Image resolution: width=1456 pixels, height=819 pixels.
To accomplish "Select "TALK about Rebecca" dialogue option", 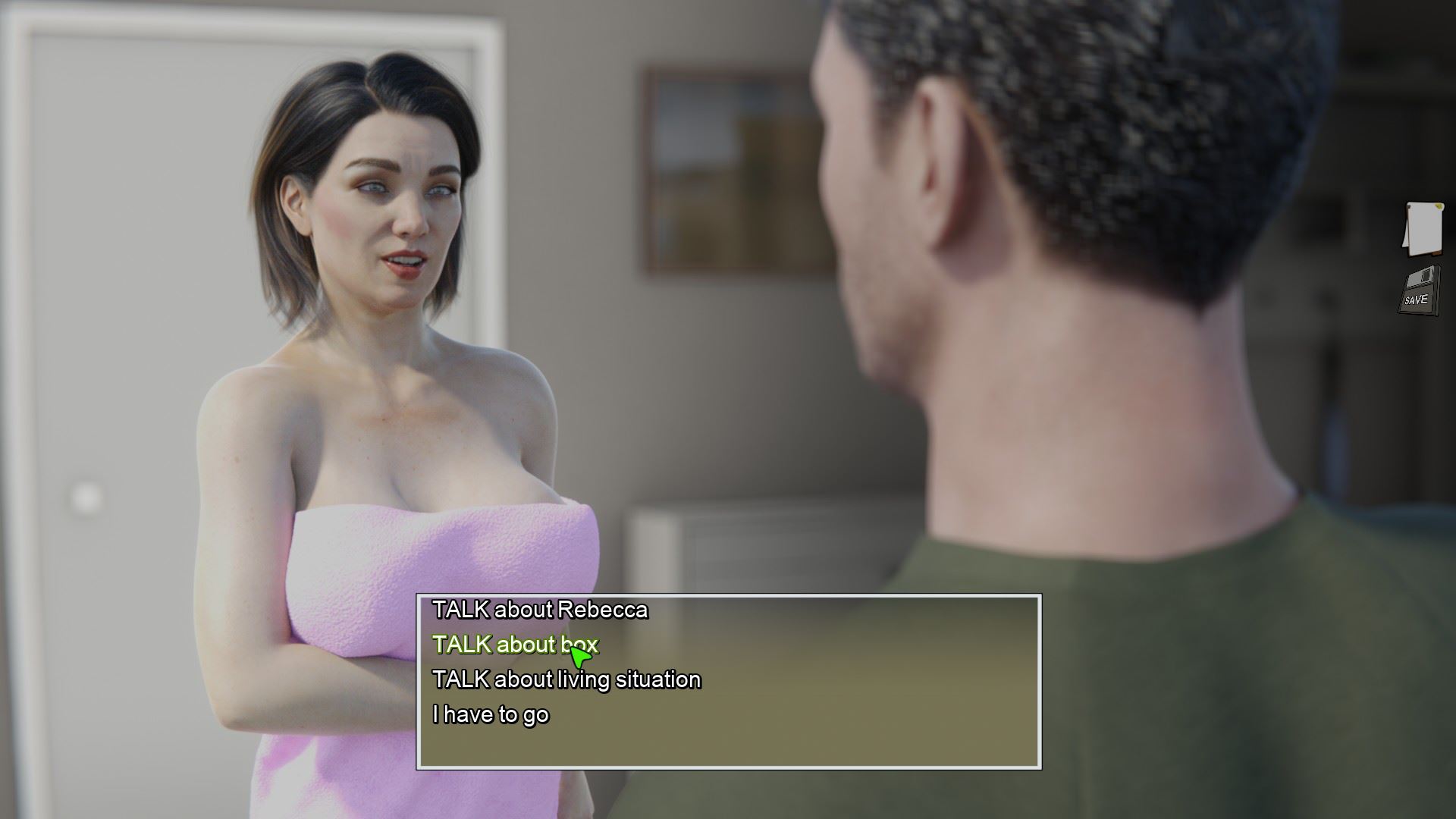I will point(540,609).
